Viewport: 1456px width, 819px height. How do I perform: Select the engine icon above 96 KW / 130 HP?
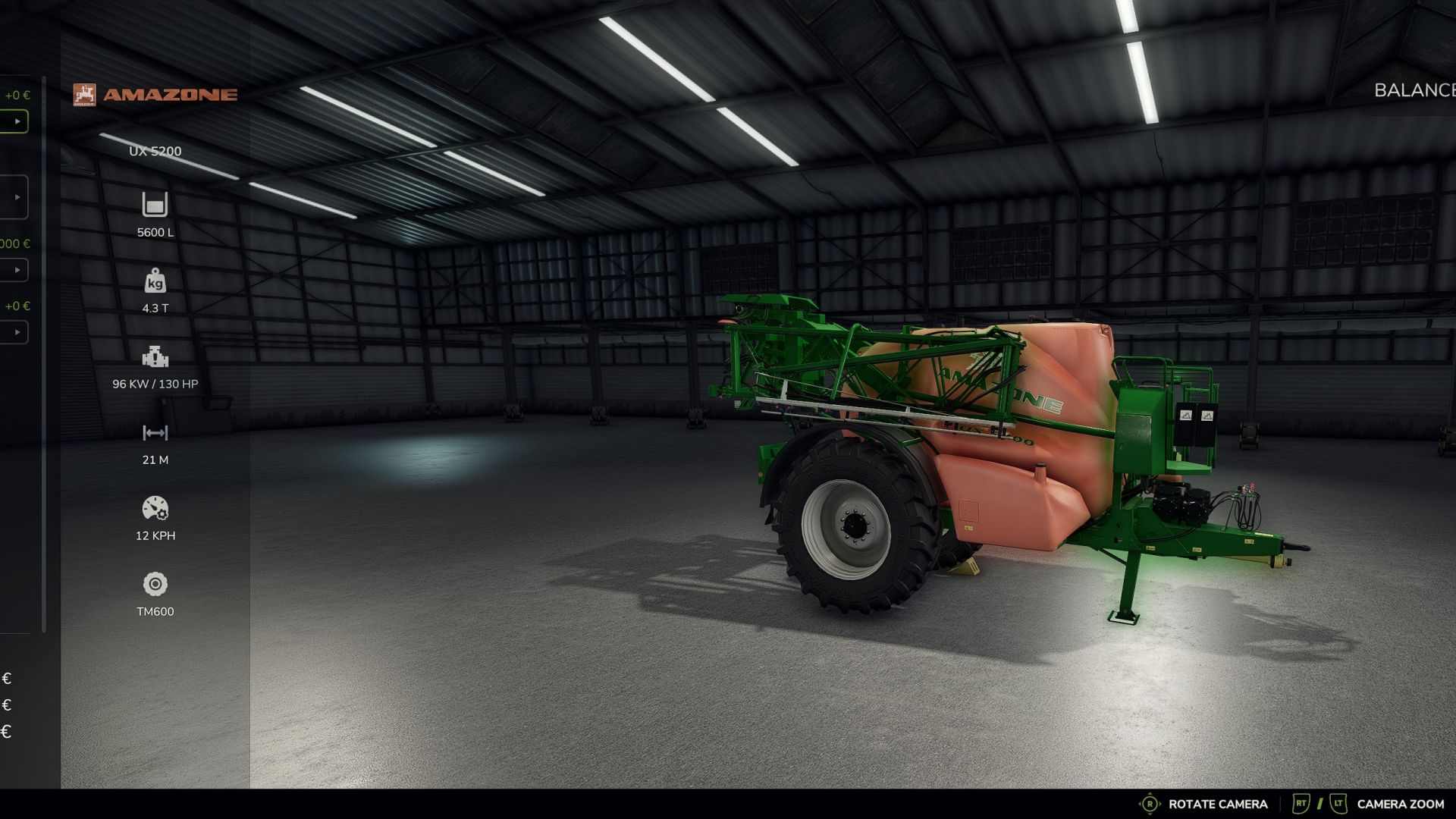[x=154, y=356]
